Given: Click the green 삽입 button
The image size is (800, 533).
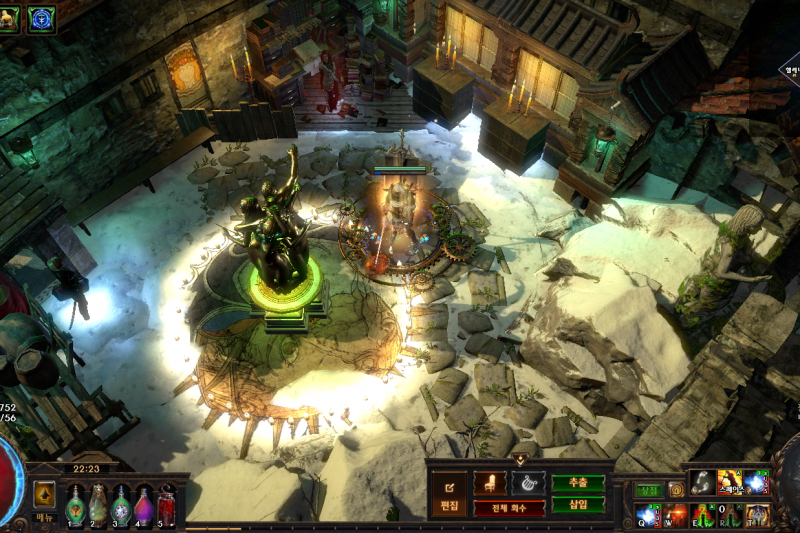Looking at the screenshot, I should pos(578,505).
